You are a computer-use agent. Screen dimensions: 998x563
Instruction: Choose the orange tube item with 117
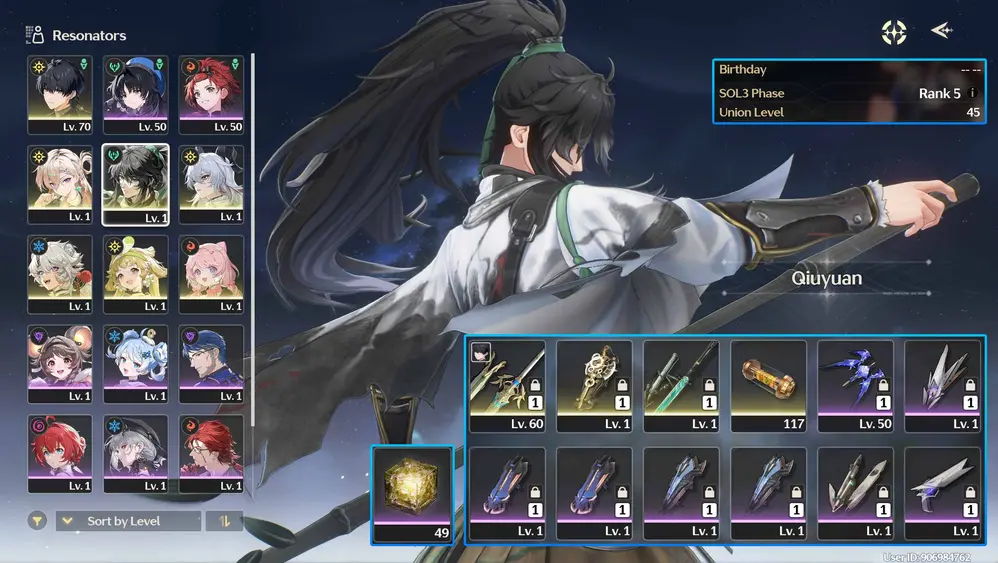click(x=768, y=386)
